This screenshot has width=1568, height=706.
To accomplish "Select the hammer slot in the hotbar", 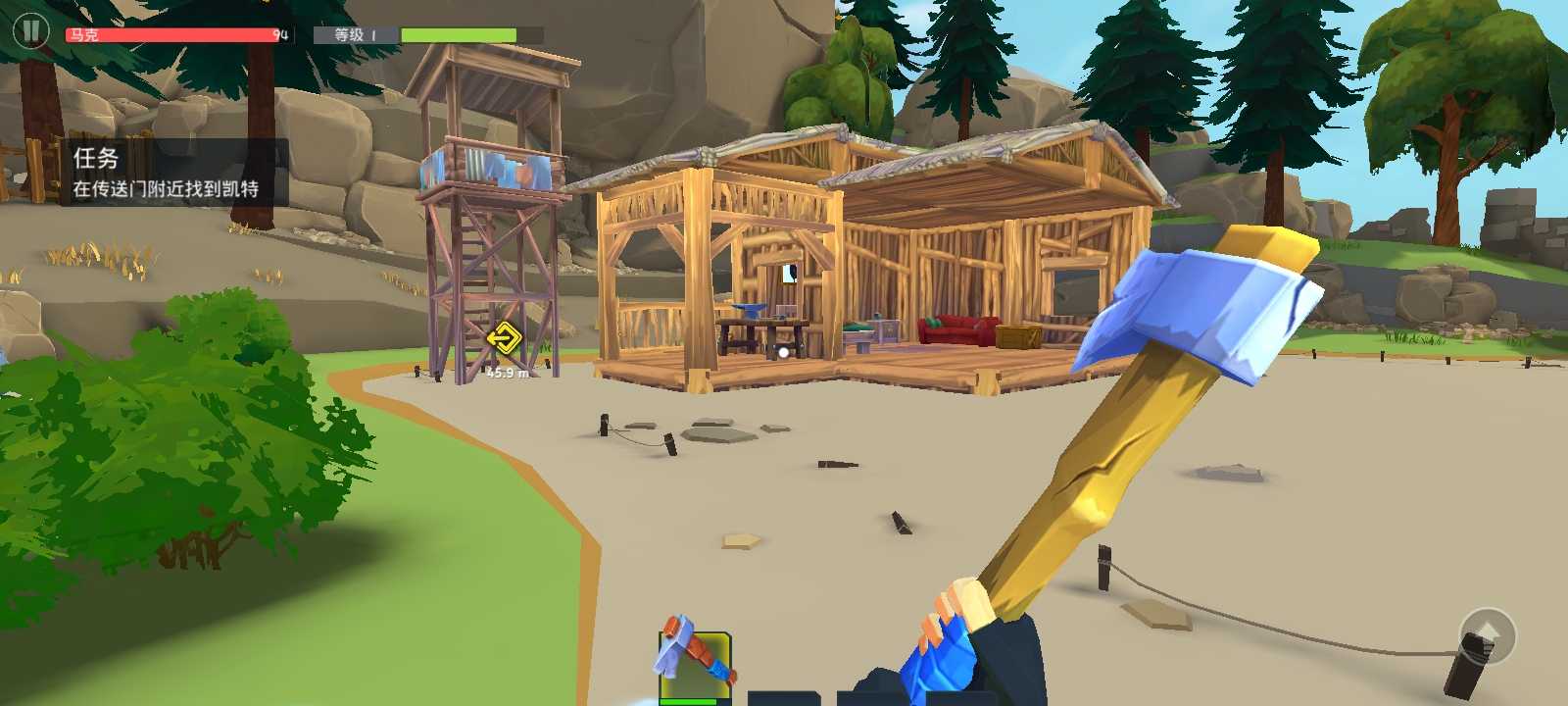I will click(x=695, y=666).
